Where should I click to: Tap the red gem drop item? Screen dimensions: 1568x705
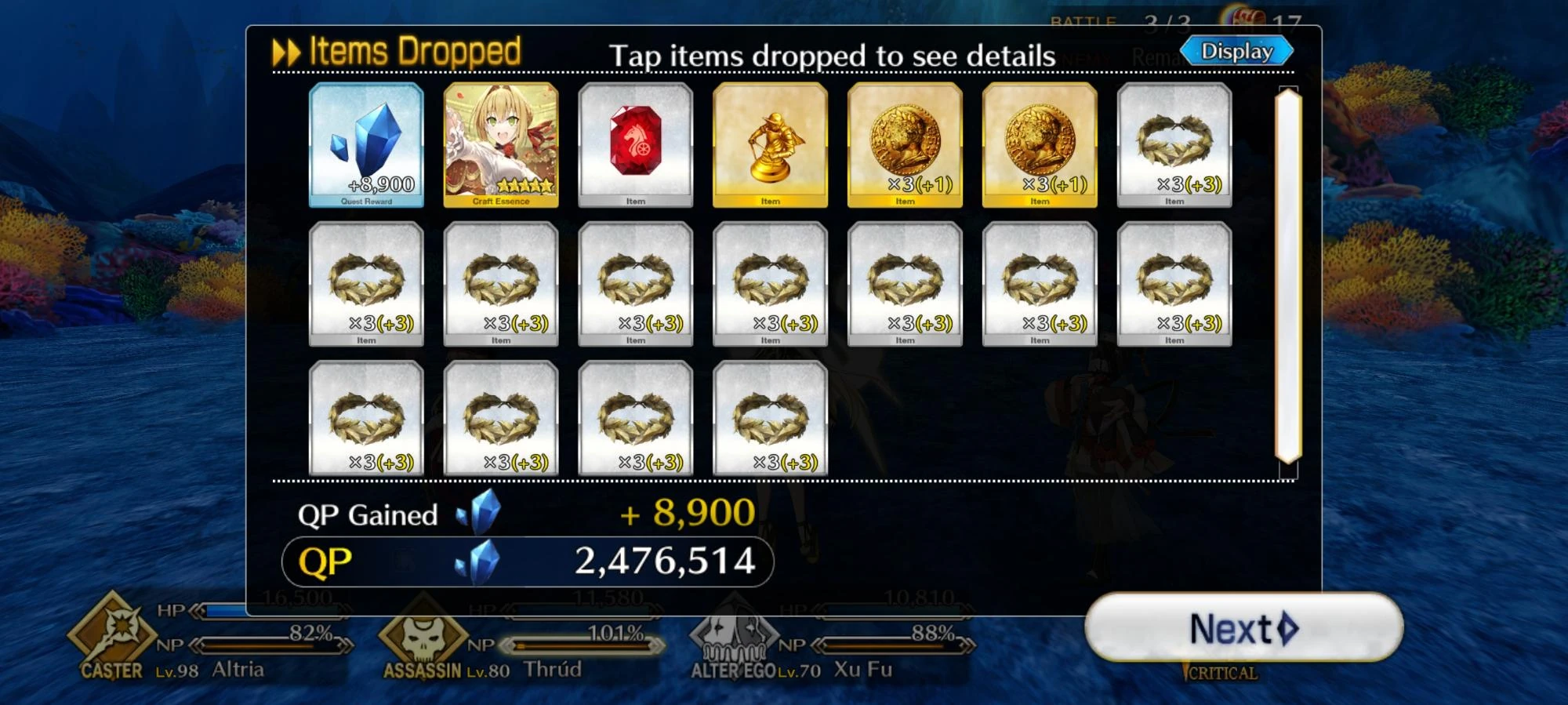[x=636, y=145]
